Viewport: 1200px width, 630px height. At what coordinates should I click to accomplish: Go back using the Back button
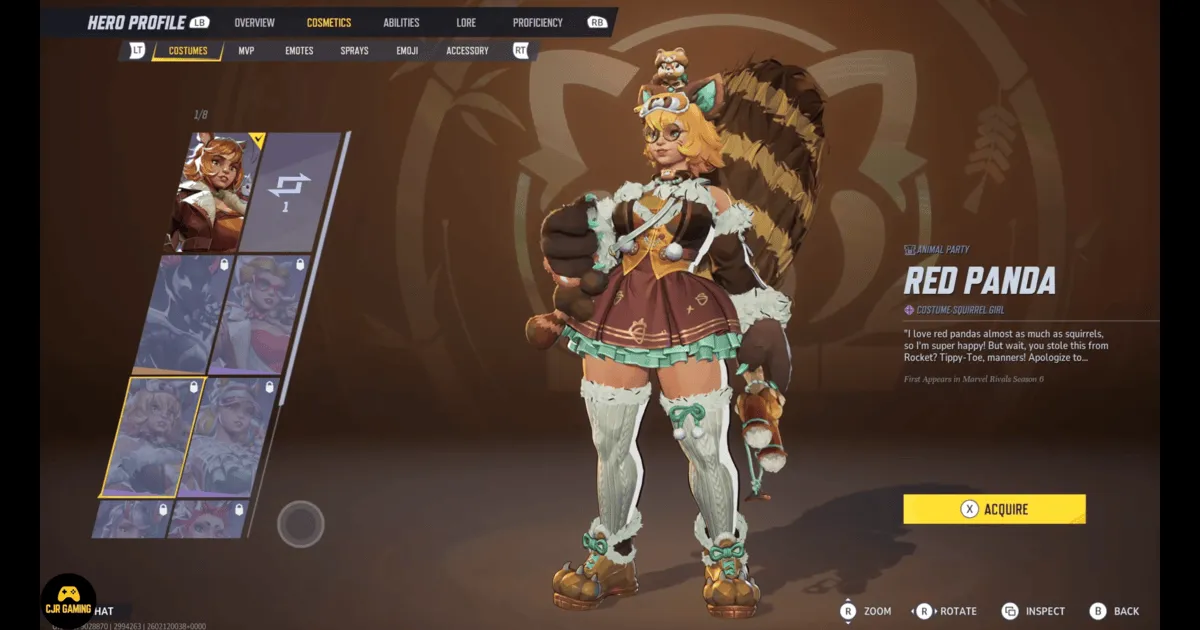1115,611
